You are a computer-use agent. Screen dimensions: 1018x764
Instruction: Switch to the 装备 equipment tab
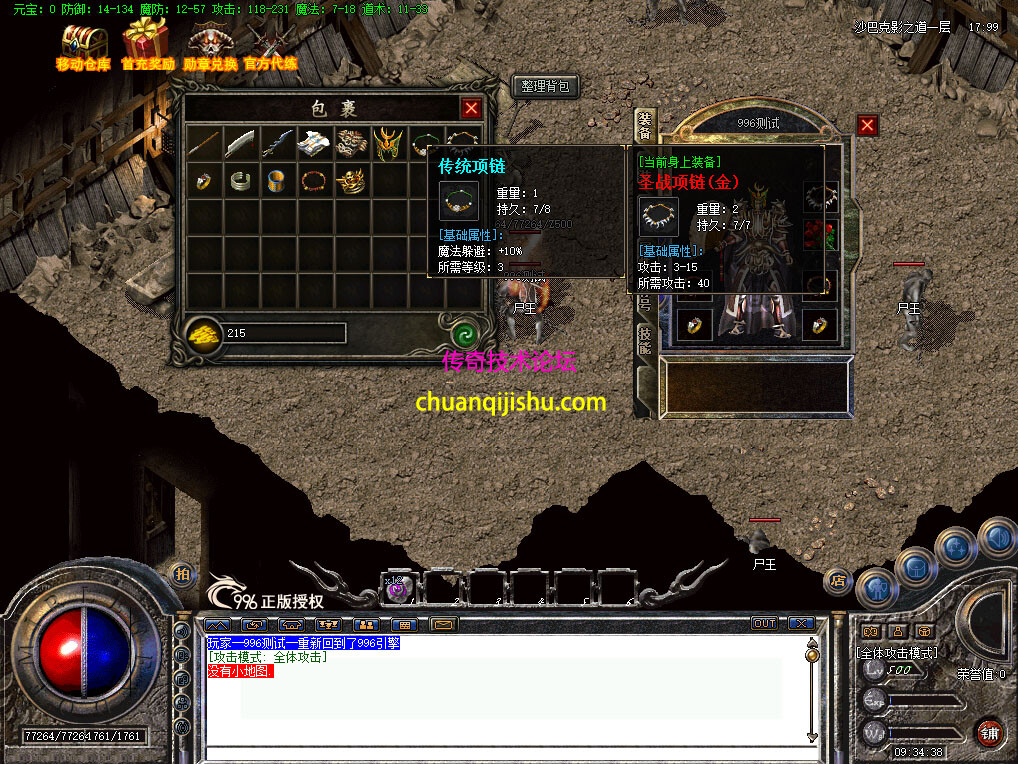click(x=645, y=125)
